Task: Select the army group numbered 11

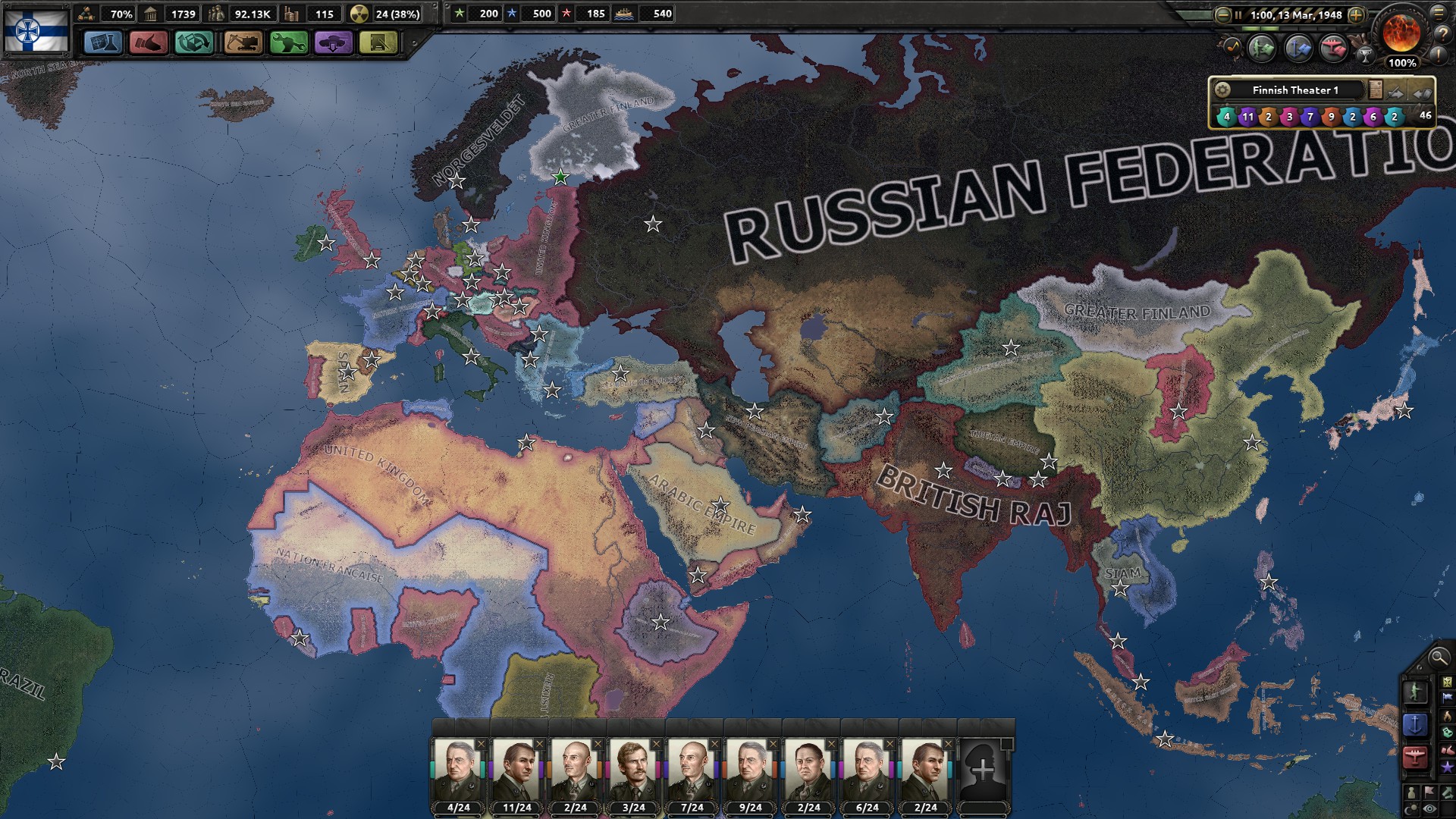Action: (x=1247, y=116)
